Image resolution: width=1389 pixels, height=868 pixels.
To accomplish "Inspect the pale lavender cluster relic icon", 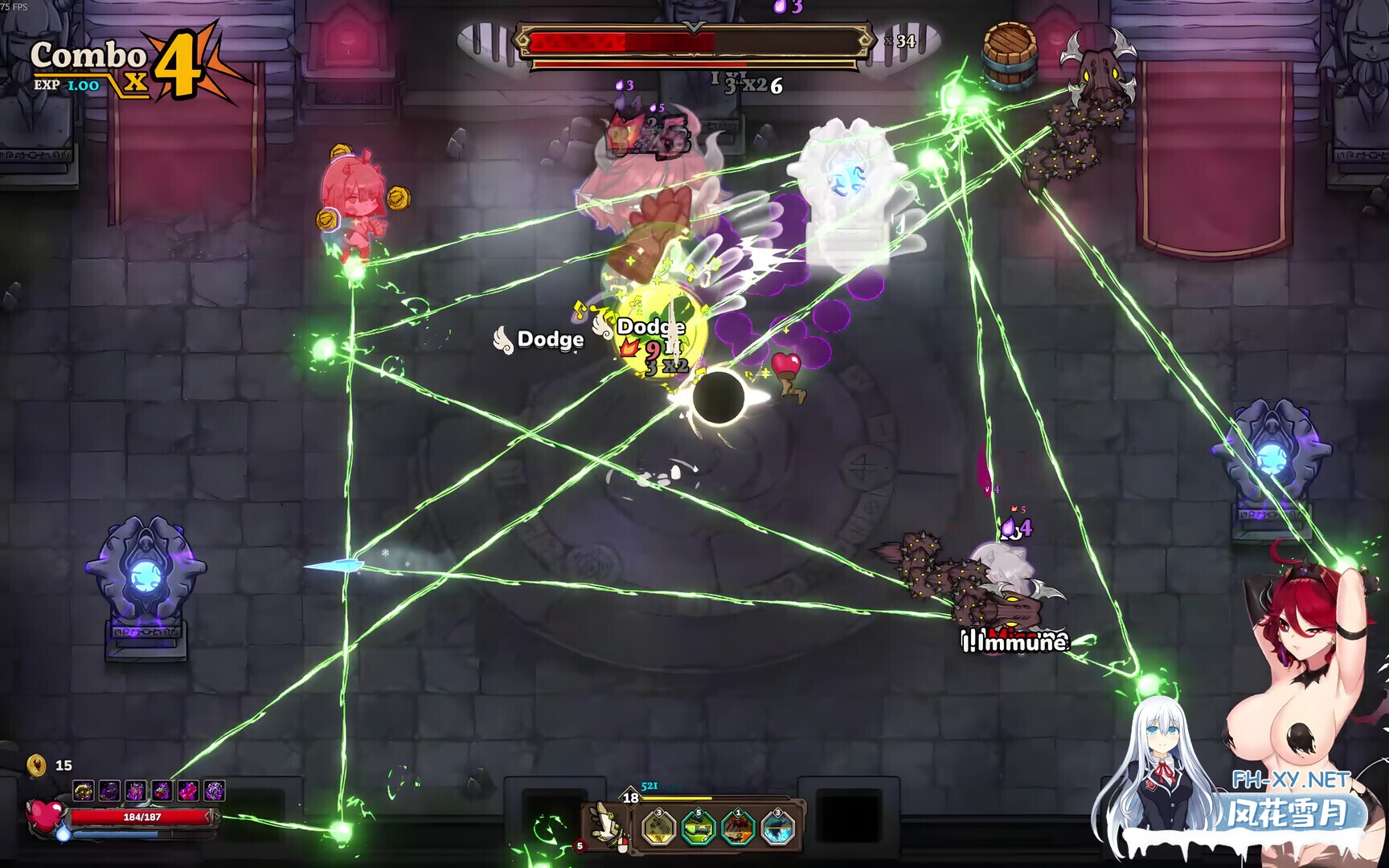I will click(x=215, y=792).
